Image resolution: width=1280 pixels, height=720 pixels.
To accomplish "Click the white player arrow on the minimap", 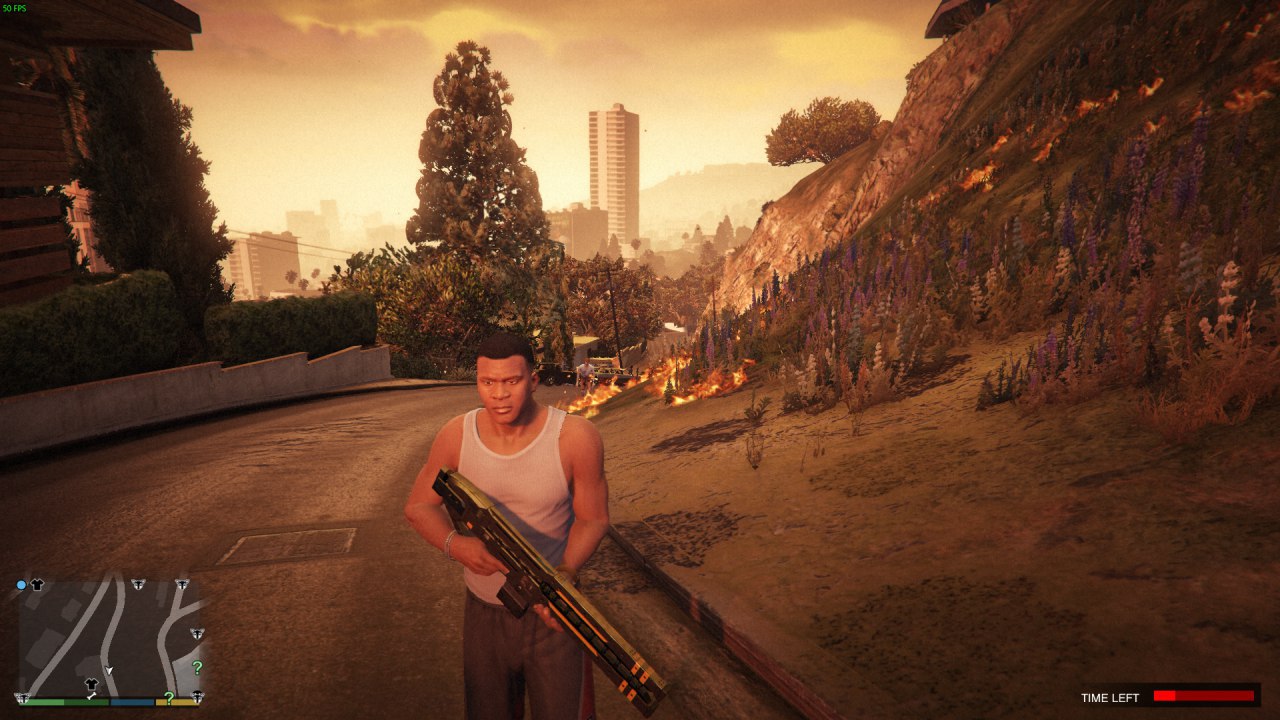I will (x=110, y=669).
